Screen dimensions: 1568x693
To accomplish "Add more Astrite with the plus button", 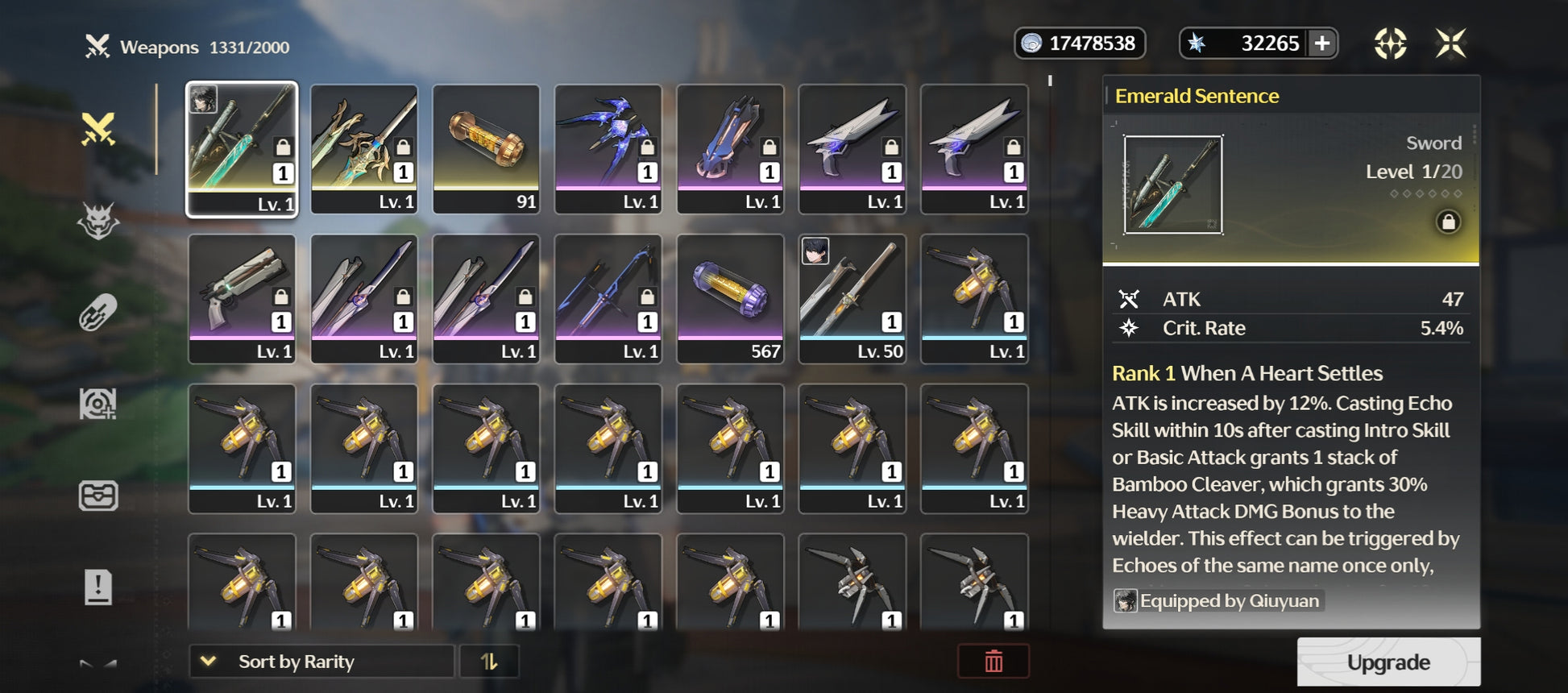I will pyautogui.click(x=1322, y=44).
